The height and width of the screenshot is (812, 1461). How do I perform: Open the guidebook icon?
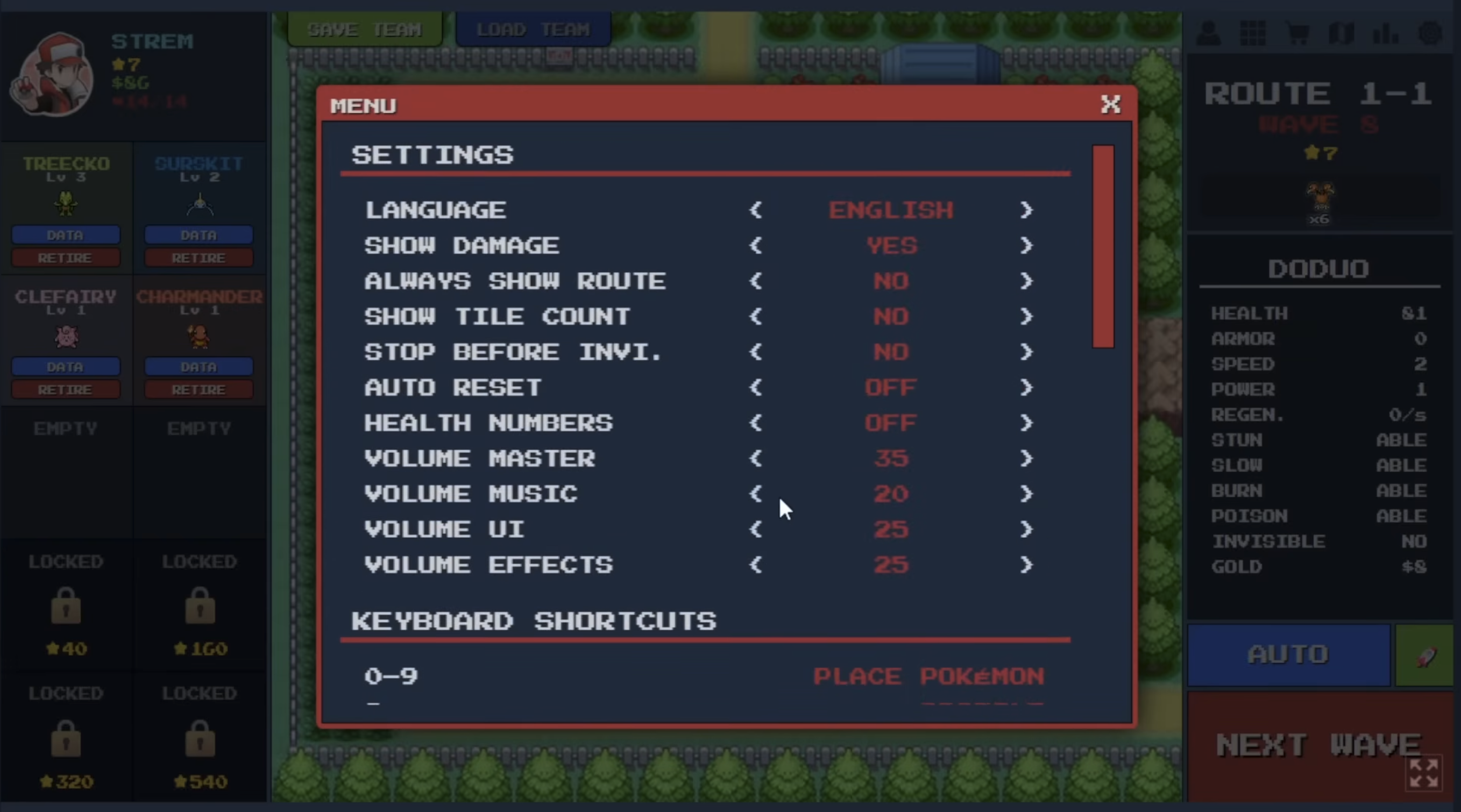click(x=1343, y=34)
